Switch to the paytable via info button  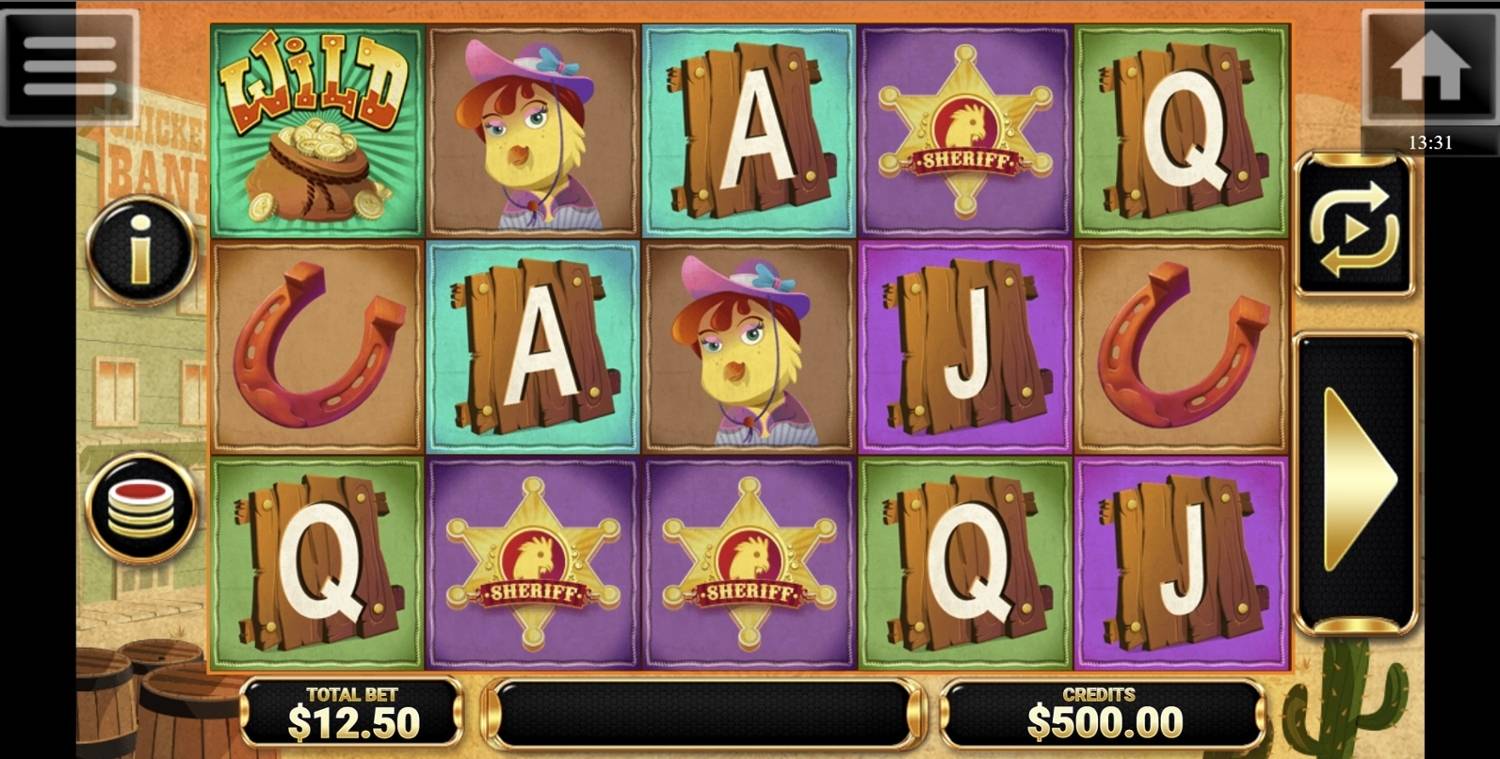point(142,248)
